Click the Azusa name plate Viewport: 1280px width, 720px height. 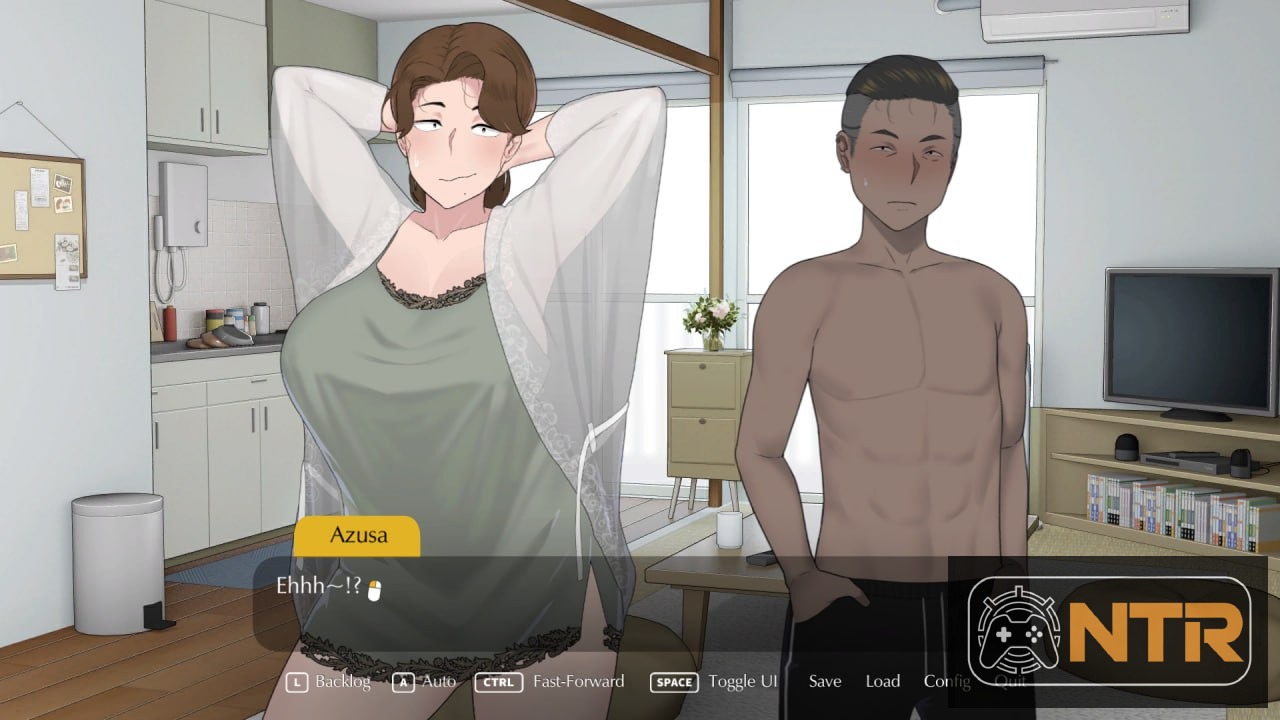click(x=357, y=536)
